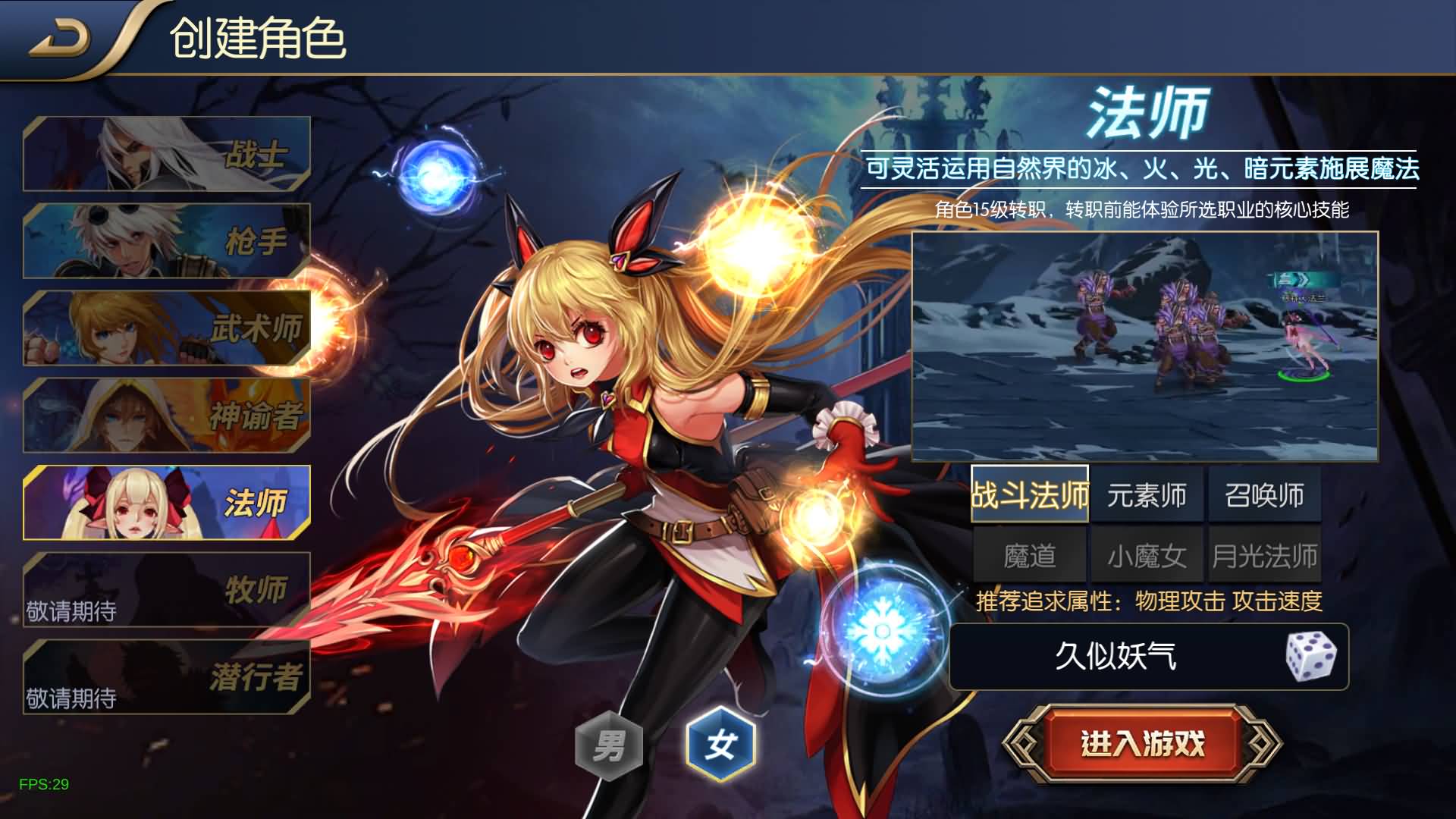Choose the 小魔女 subclass tab
Image resolution: width=1456 pixels, height=819 pixels.
[1147, 556]
